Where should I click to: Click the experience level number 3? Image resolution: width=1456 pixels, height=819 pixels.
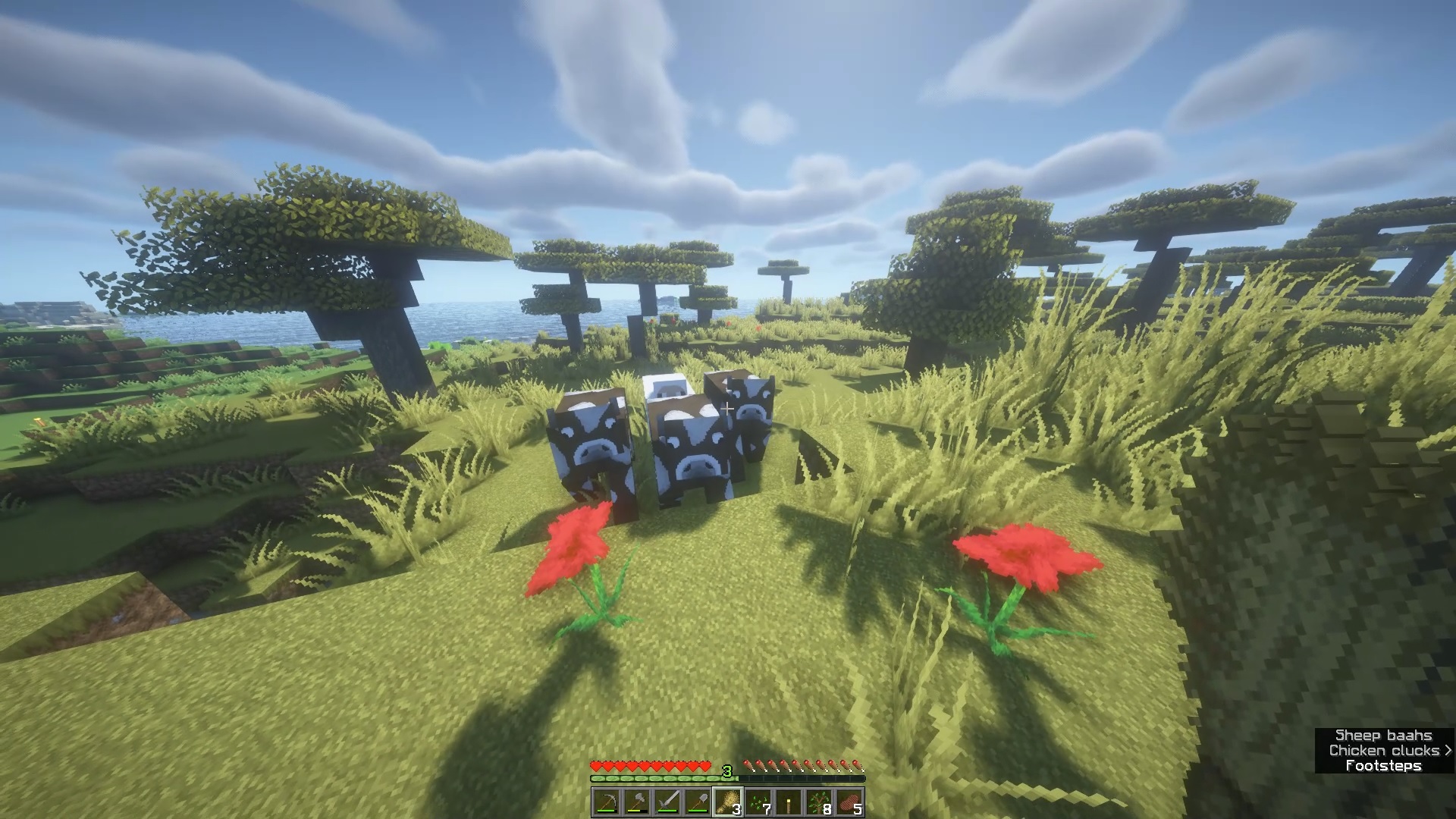point(727,771)
